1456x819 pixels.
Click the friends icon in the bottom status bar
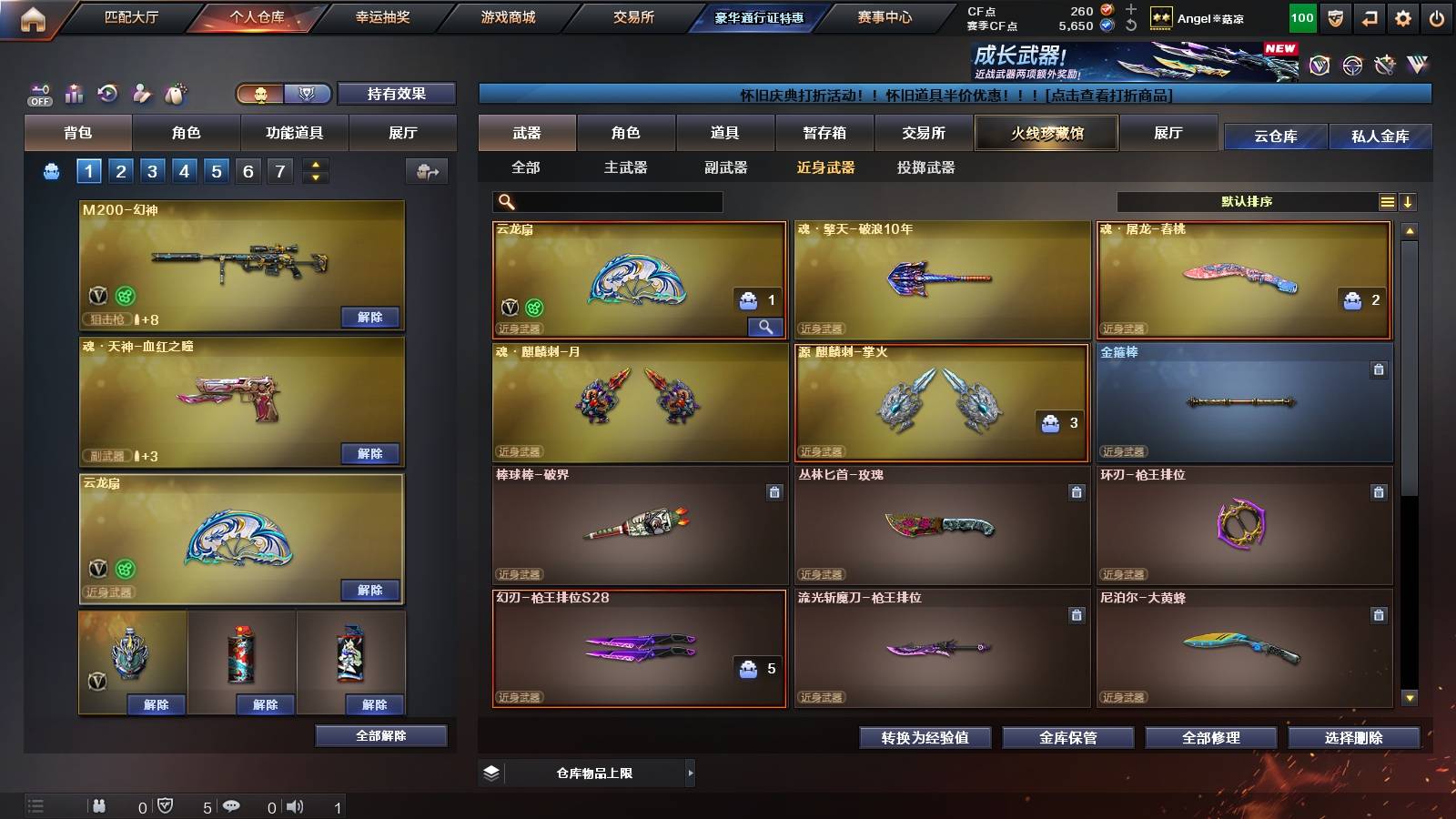(98, 805)
